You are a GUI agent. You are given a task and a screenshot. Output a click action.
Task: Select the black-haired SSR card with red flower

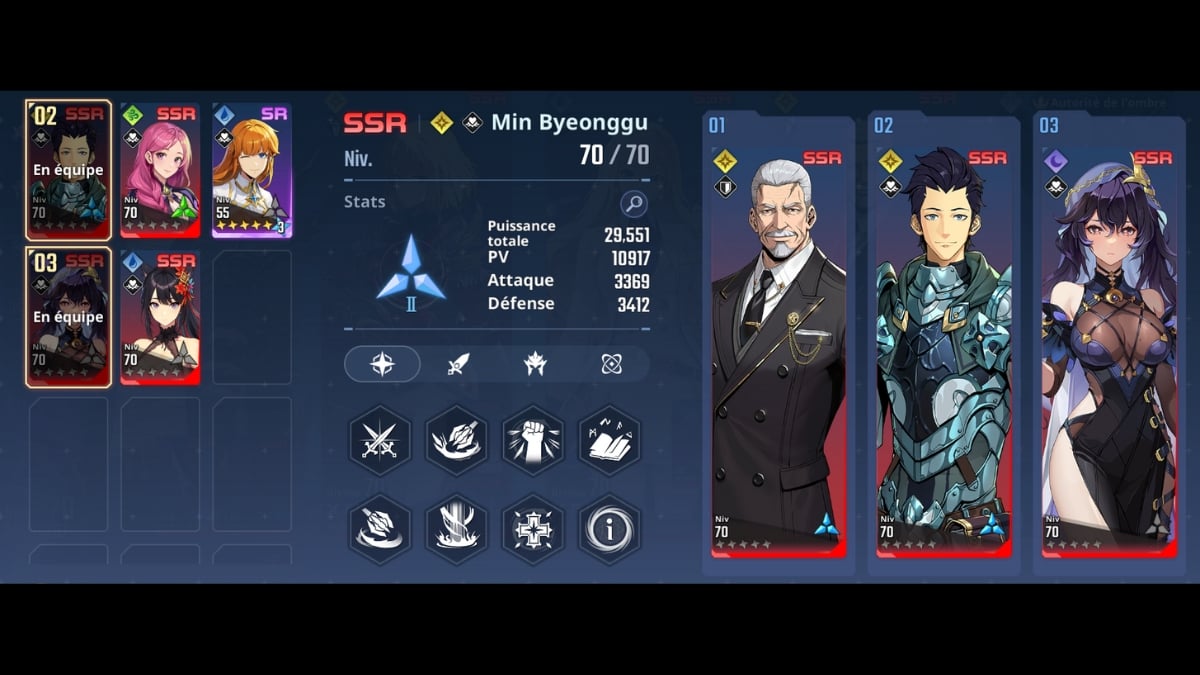coord(160,317)
